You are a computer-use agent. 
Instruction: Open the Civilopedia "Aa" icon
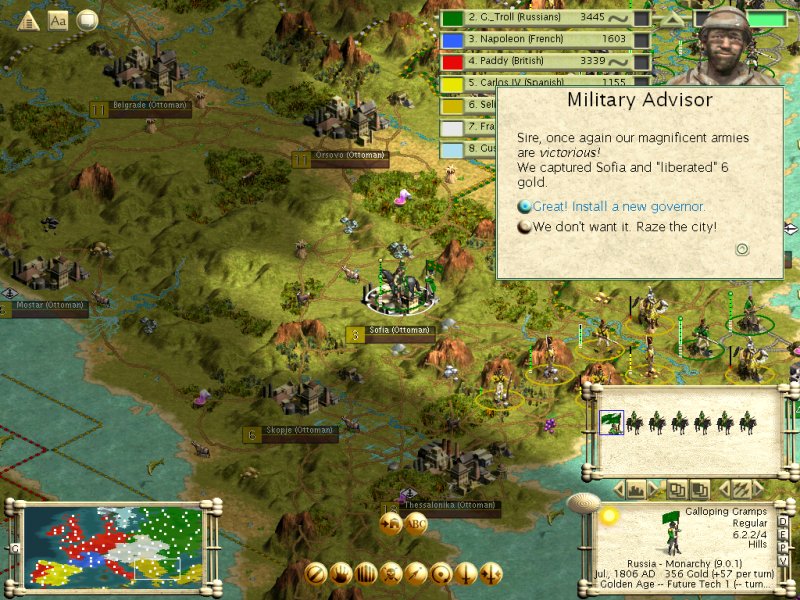[58, 20]
